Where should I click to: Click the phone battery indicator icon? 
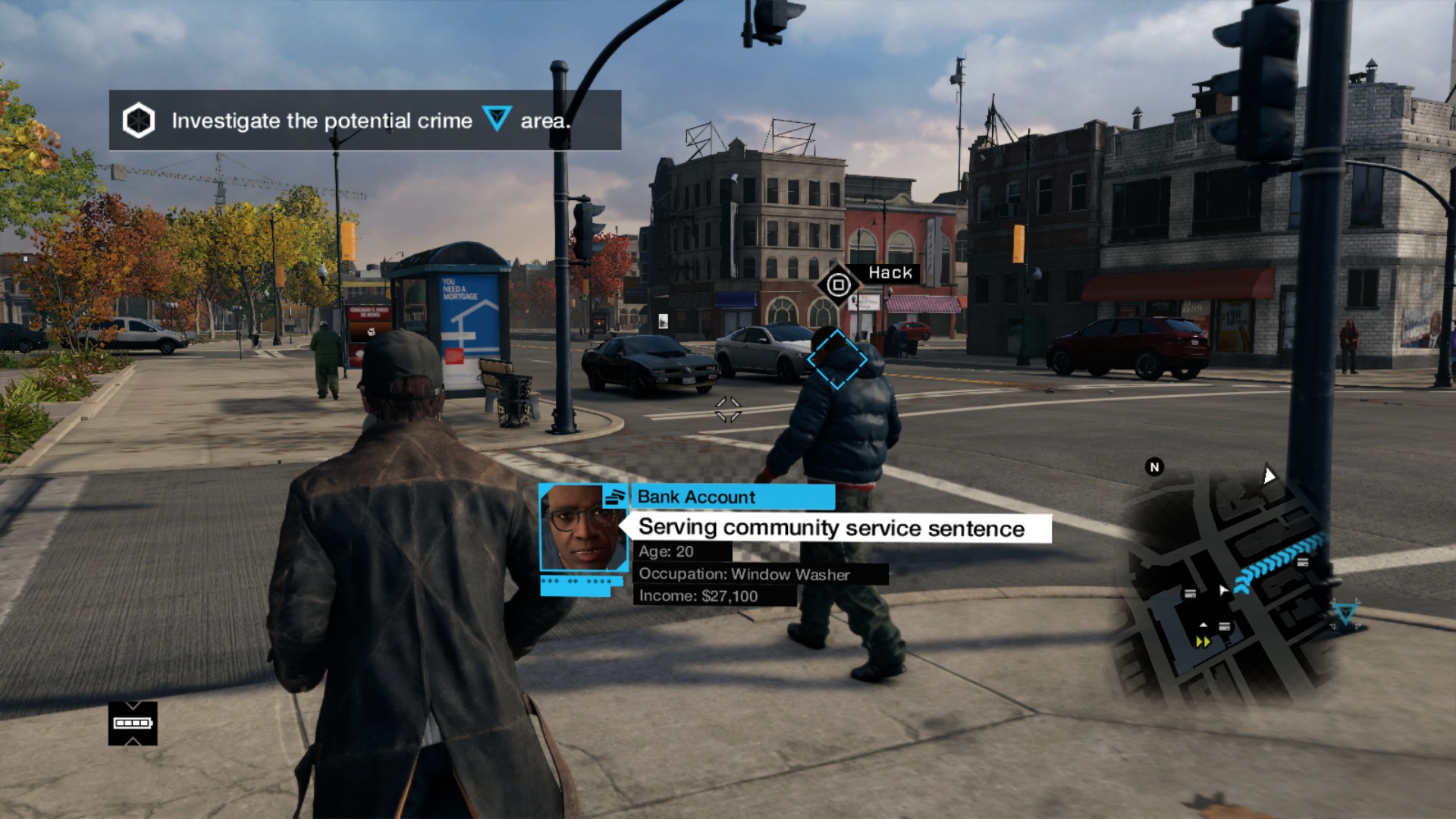133,723
